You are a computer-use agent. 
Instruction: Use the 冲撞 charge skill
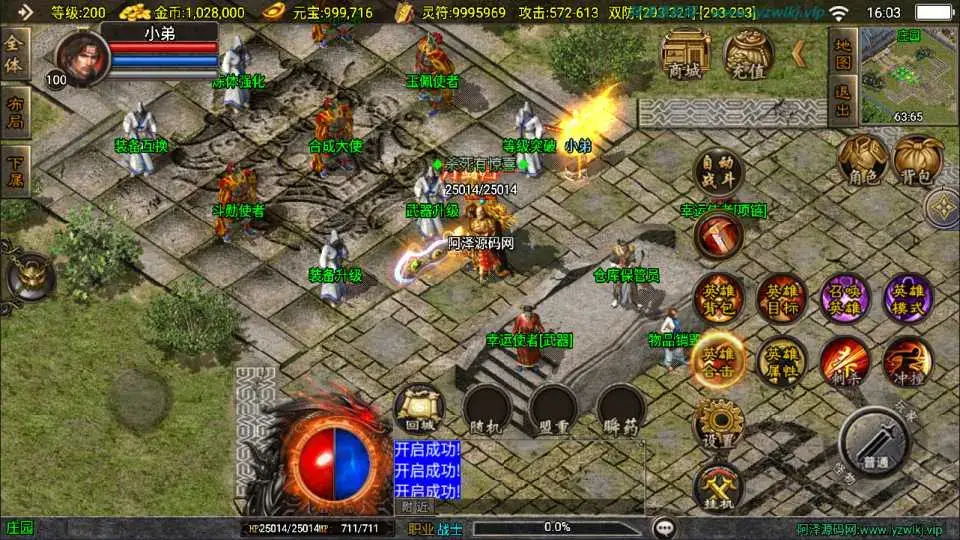907,362
